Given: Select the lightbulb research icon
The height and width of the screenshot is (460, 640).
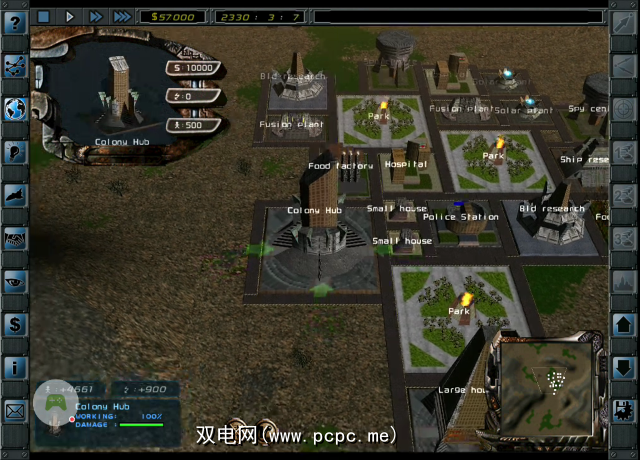Looking at the screenshot, I should 15,152.
